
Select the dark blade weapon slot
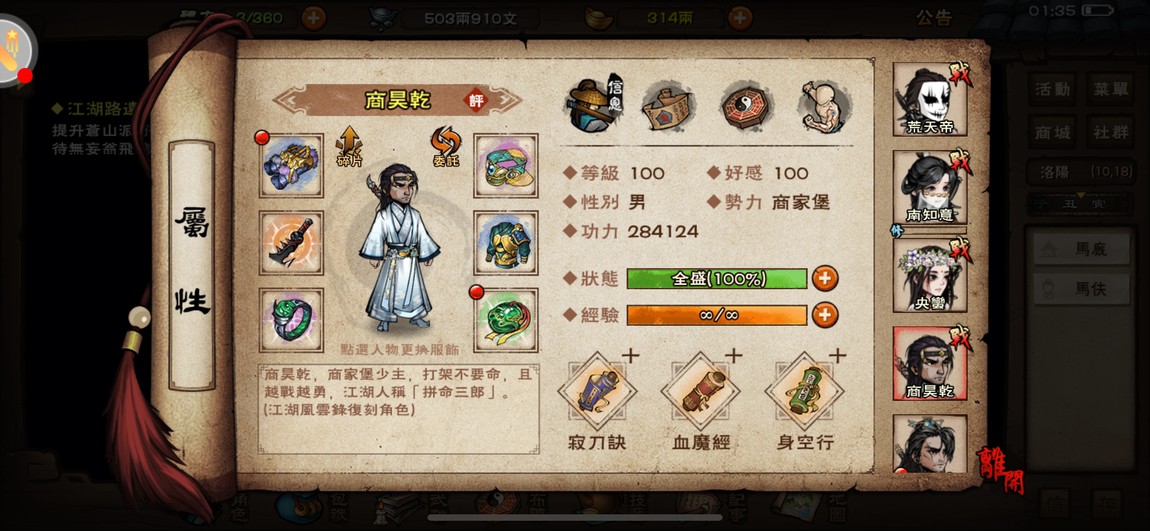tap(291, 243)
